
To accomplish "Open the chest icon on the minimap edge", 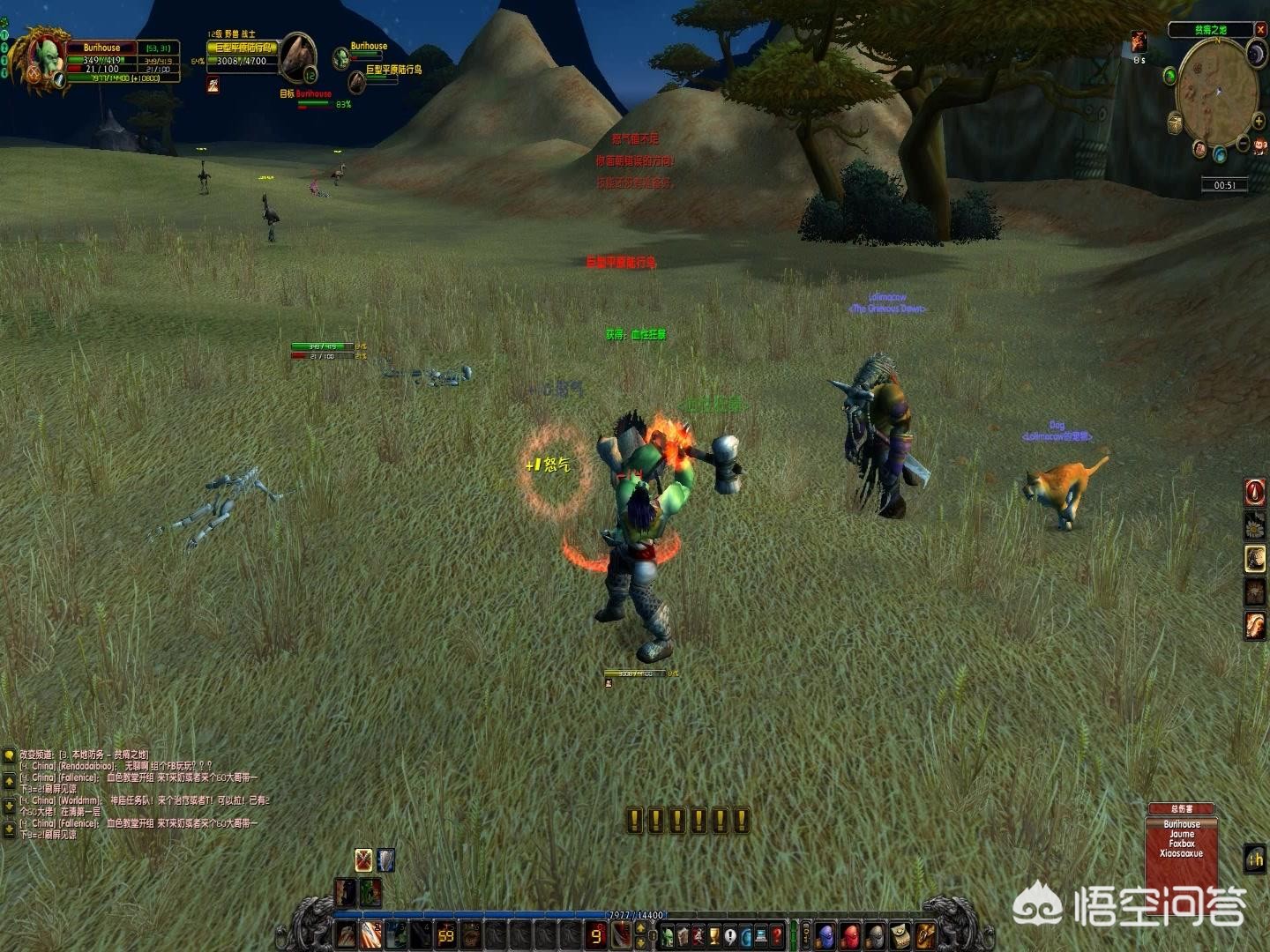I will coord(1176,124).
